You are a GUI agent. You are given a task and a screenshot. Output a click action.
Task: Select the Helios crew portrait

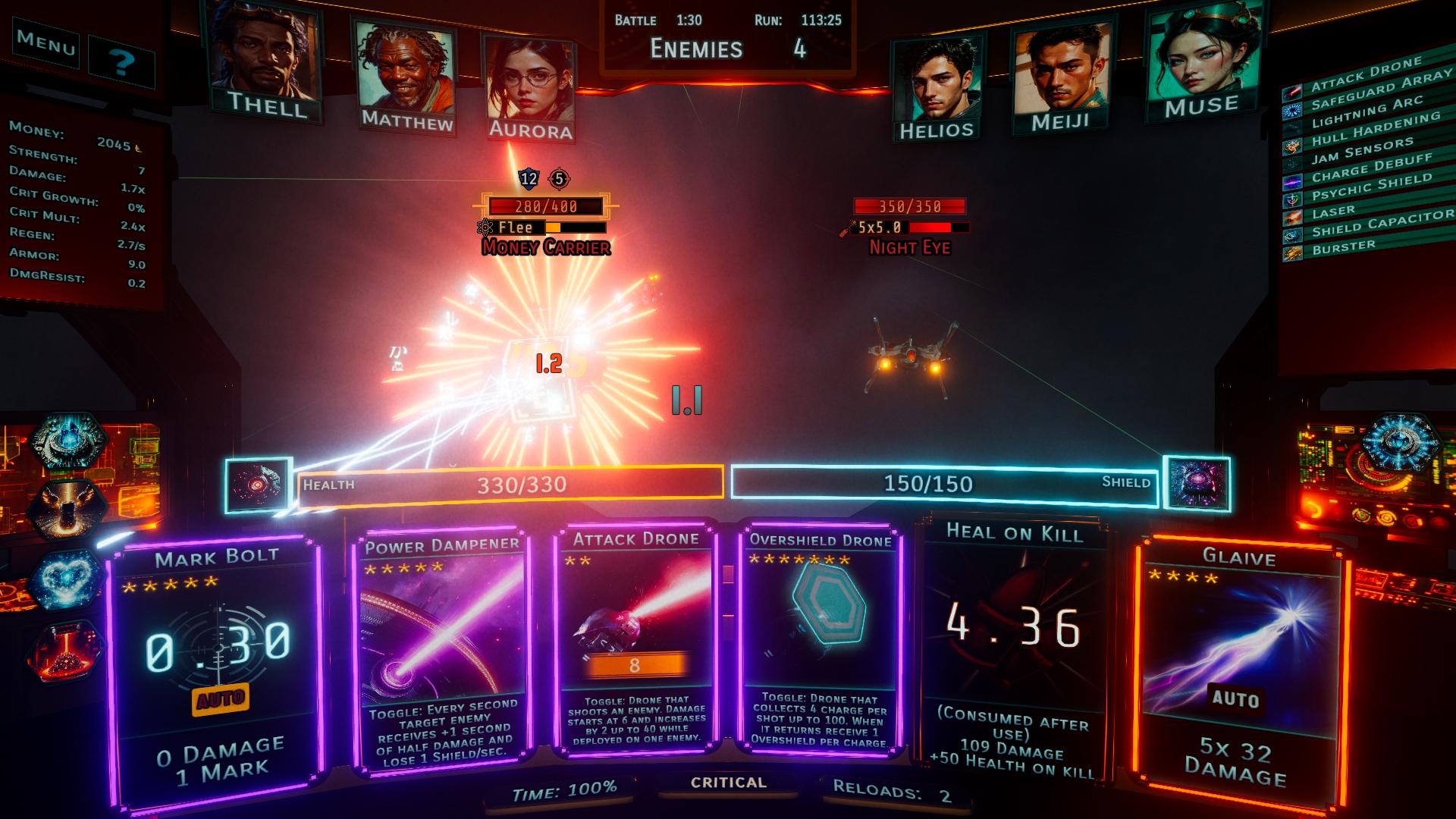(x=936, y=87)
